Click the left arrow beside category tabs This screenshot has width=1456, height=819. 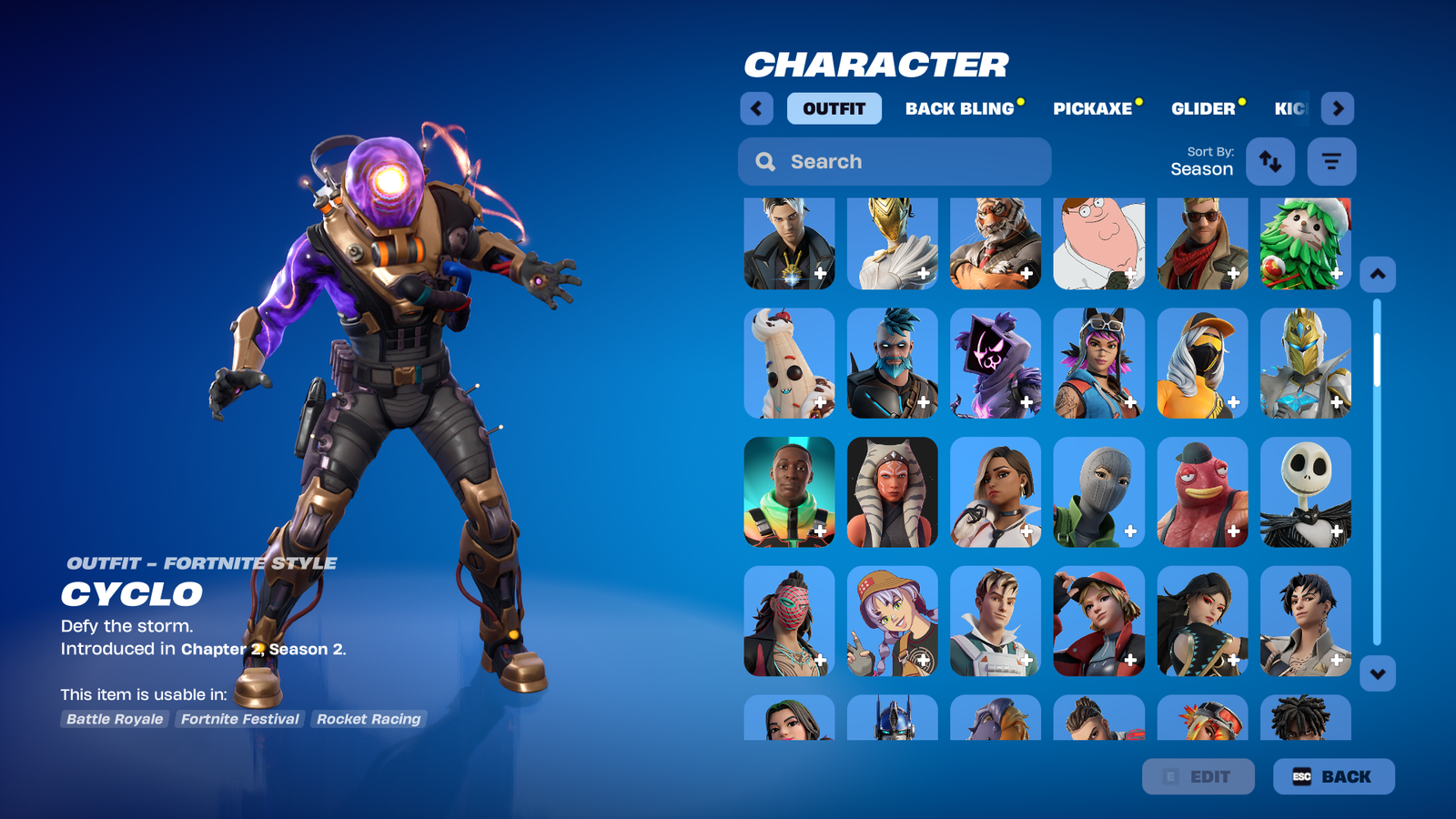[756, 108]
